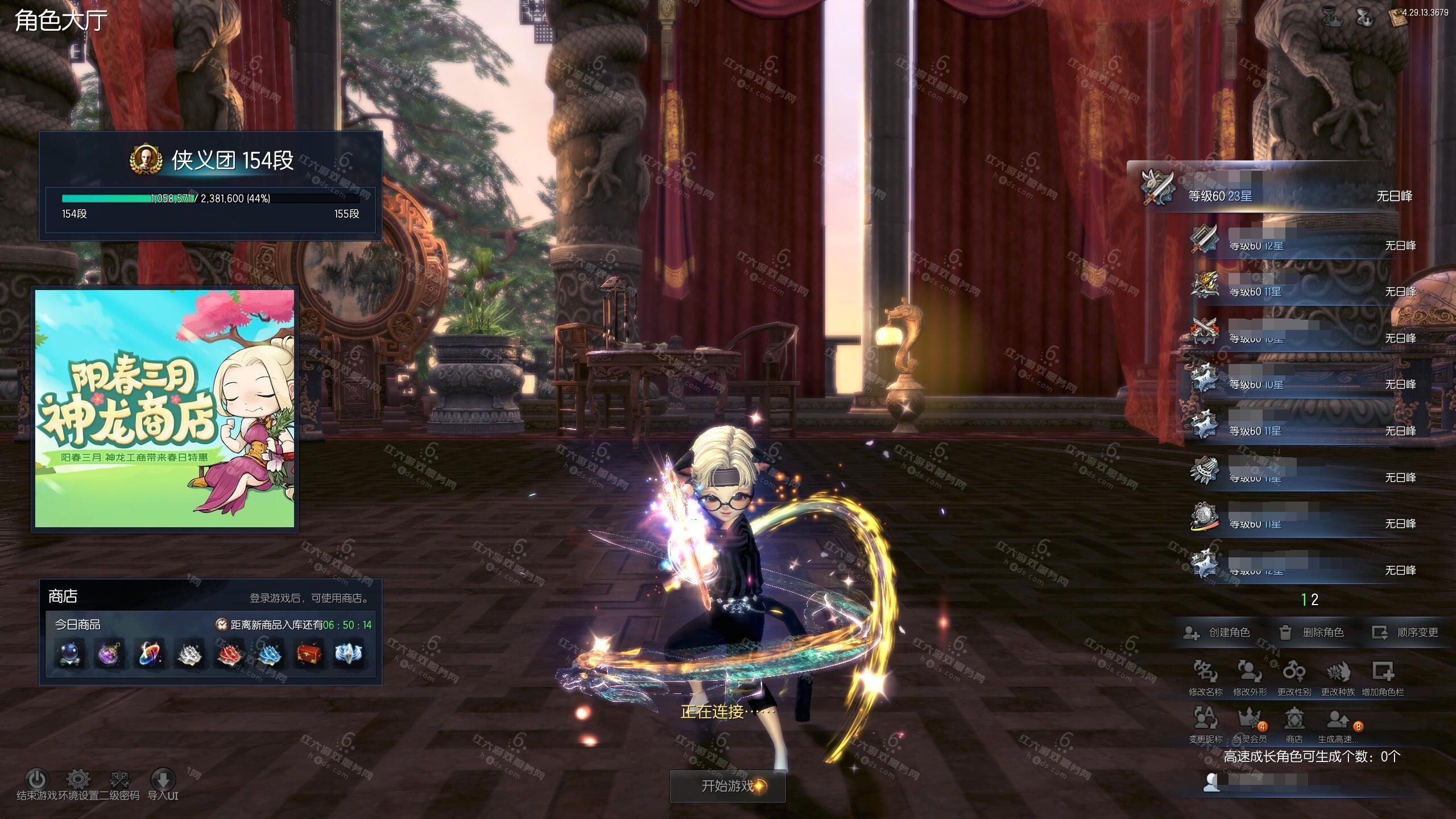Open the 二级密码 crossed keys option
The width and height of the screenshot is (1456, 819).
[x=119, y=779]
